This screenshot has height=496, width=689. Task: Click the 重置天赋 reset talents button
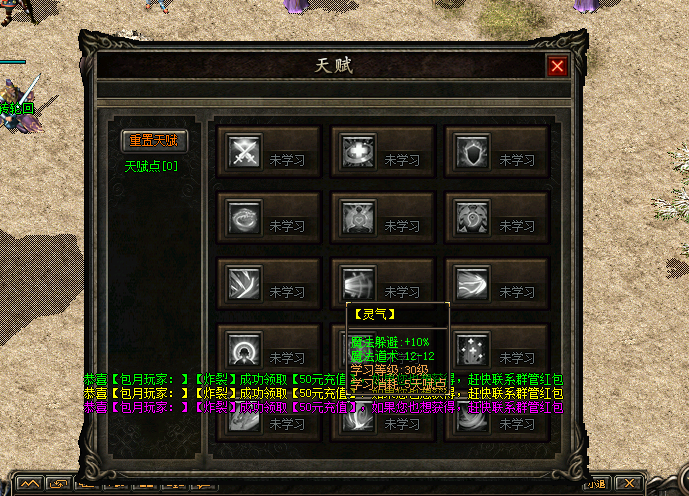[x=153, y=141]
